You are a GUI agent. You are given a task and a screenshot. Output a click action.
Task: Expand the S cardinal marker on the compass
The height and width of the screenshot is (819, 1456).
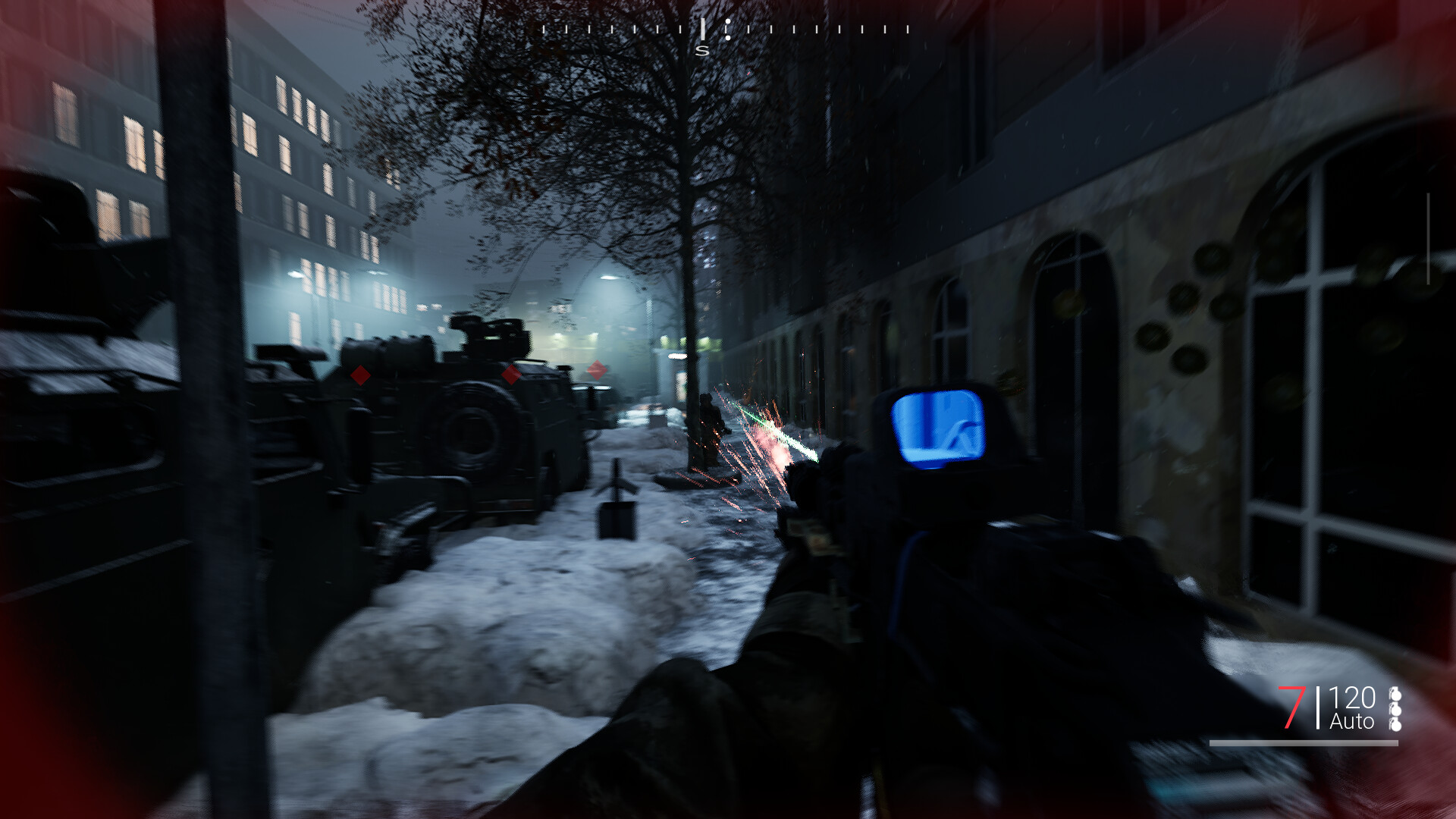(x=702, y=50)
